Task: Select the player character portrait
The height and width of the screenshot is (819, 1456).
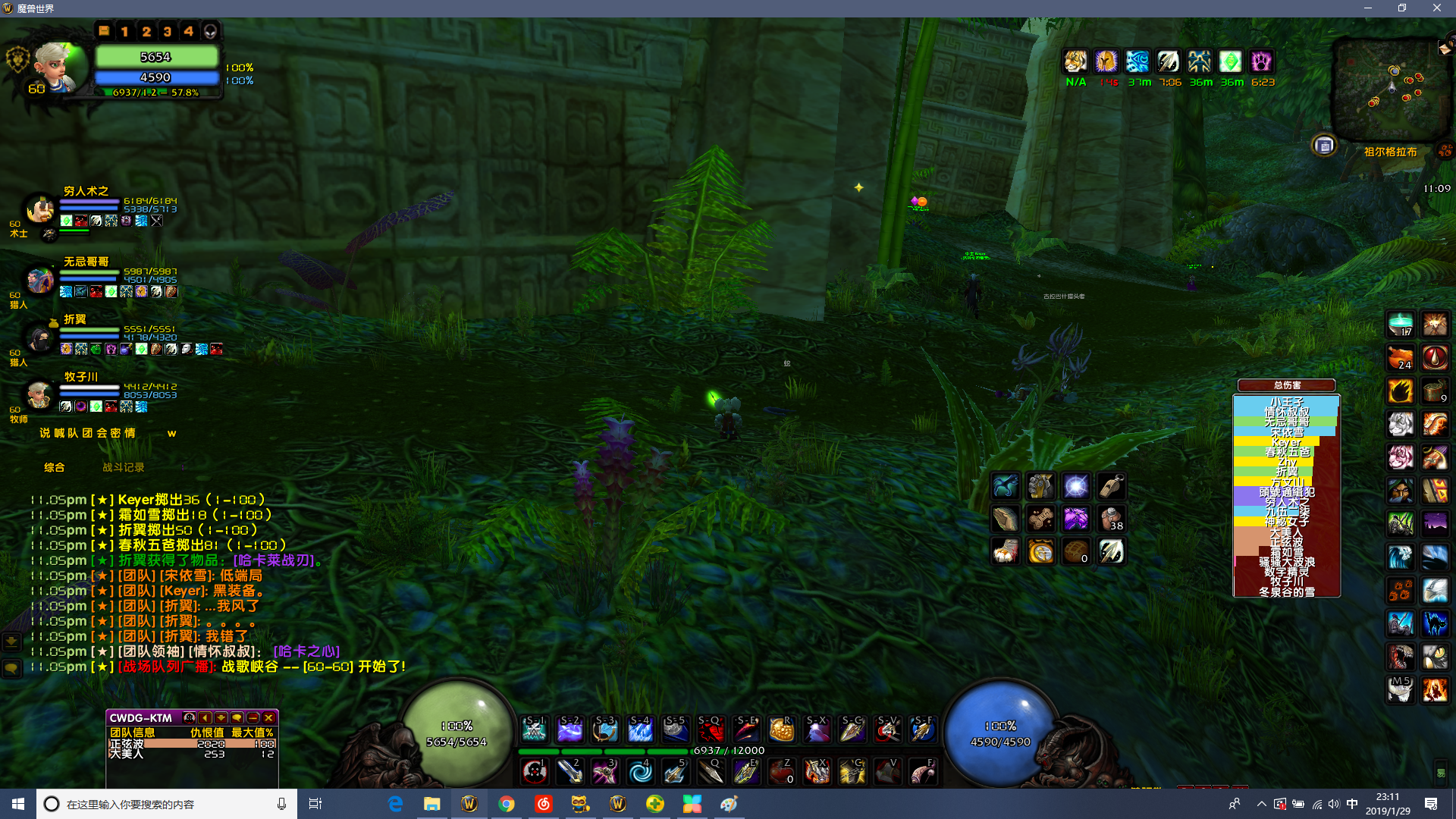Action: 55,69
